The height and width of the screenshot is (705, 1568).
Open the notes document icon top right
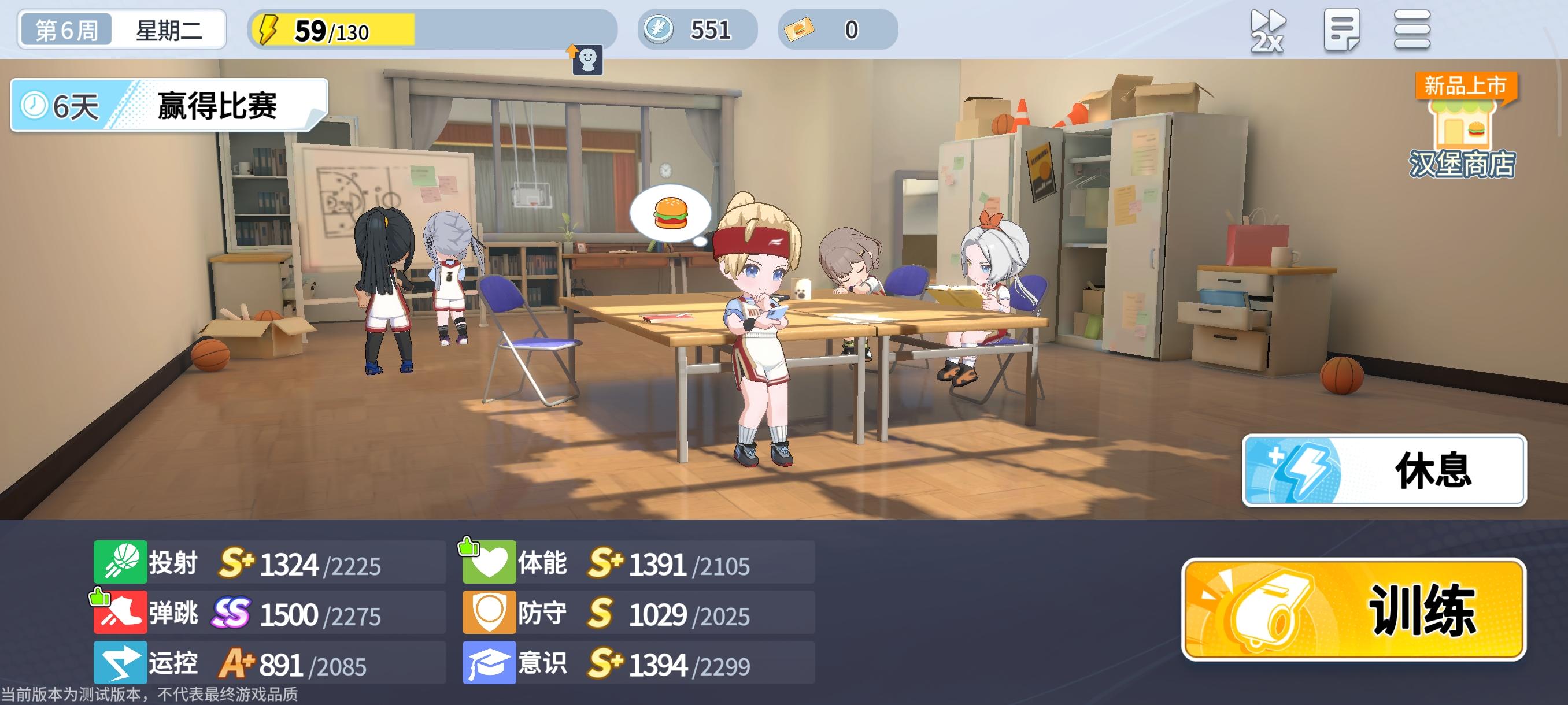tap(1344, 29)
